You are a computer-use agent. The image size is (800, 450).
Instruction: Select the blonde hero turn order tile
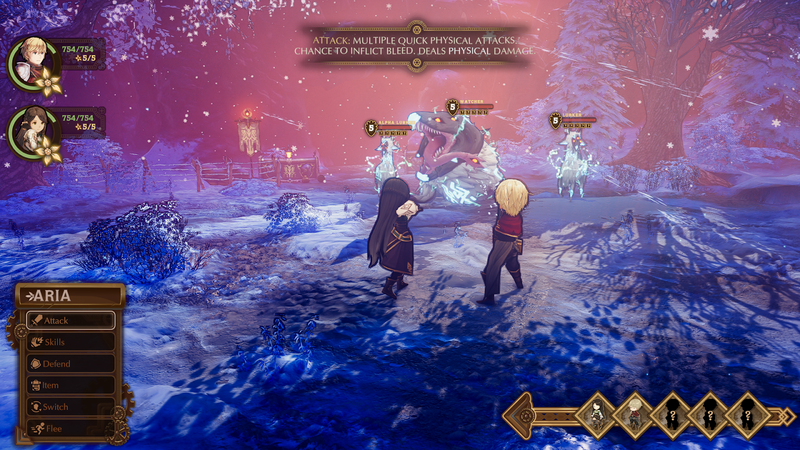pyautogui.click(x=635, y=413)
